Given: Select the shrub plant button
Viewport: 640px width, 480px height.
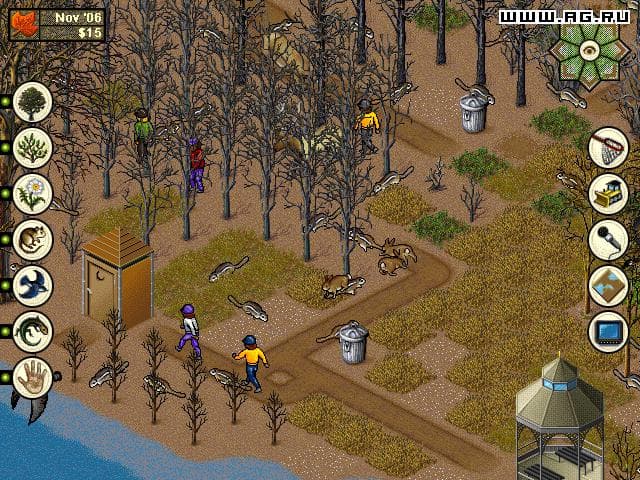Looking at the screenshot, I should pyautogui.click(x=33, y=147).
